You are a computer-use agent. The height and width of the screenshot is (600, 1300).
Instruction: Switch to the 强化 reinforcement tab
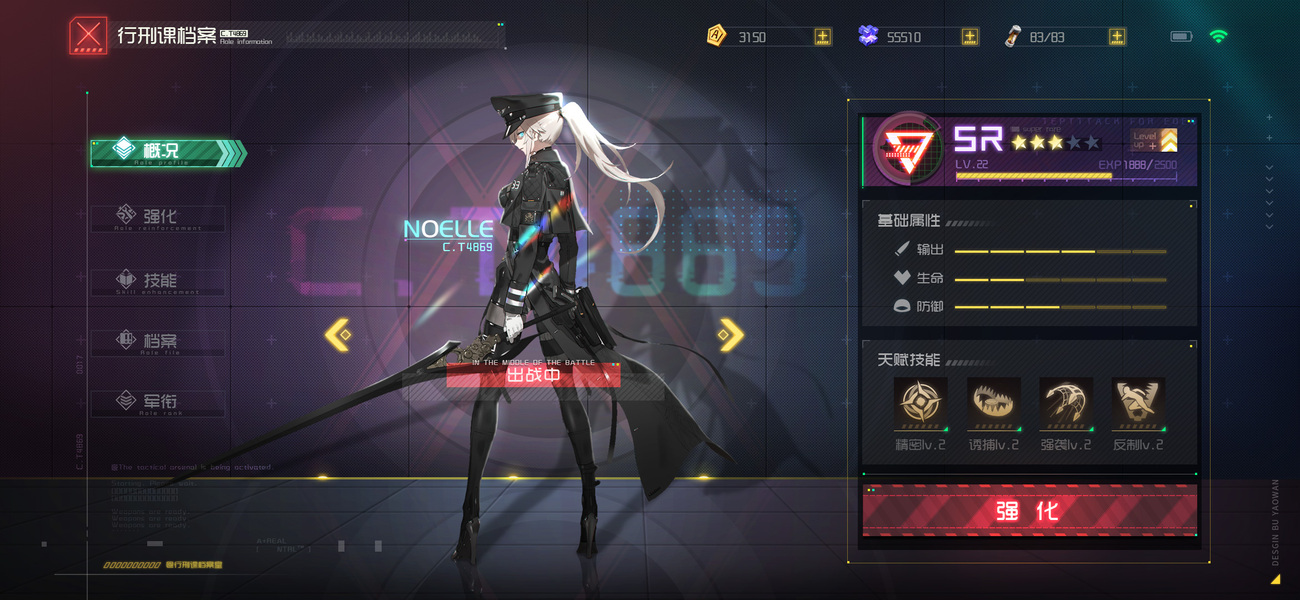pyautogui.click(x=159, y=217)
